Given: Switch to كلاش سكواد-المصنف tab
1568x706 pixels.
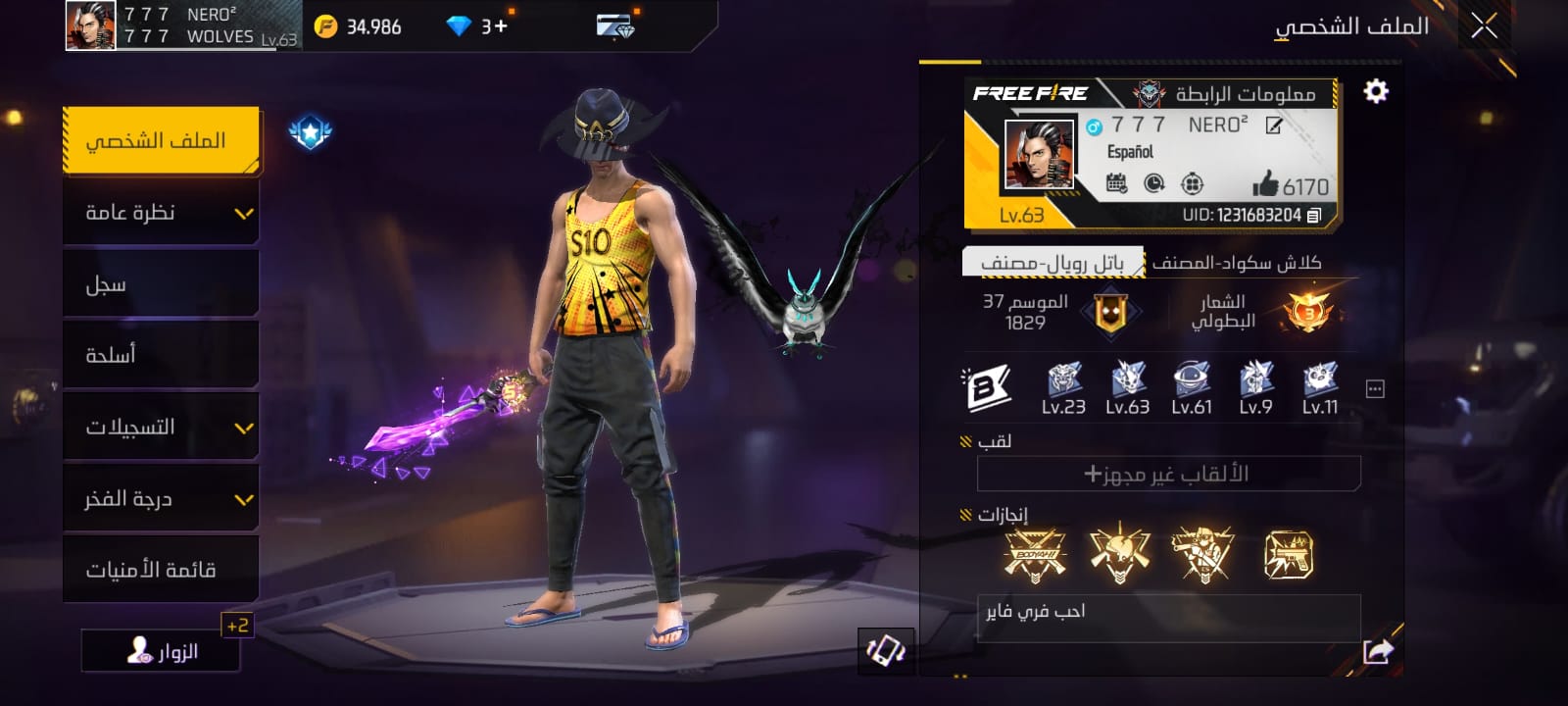Looking at the screenshot, I should (x=1237, y=263).
